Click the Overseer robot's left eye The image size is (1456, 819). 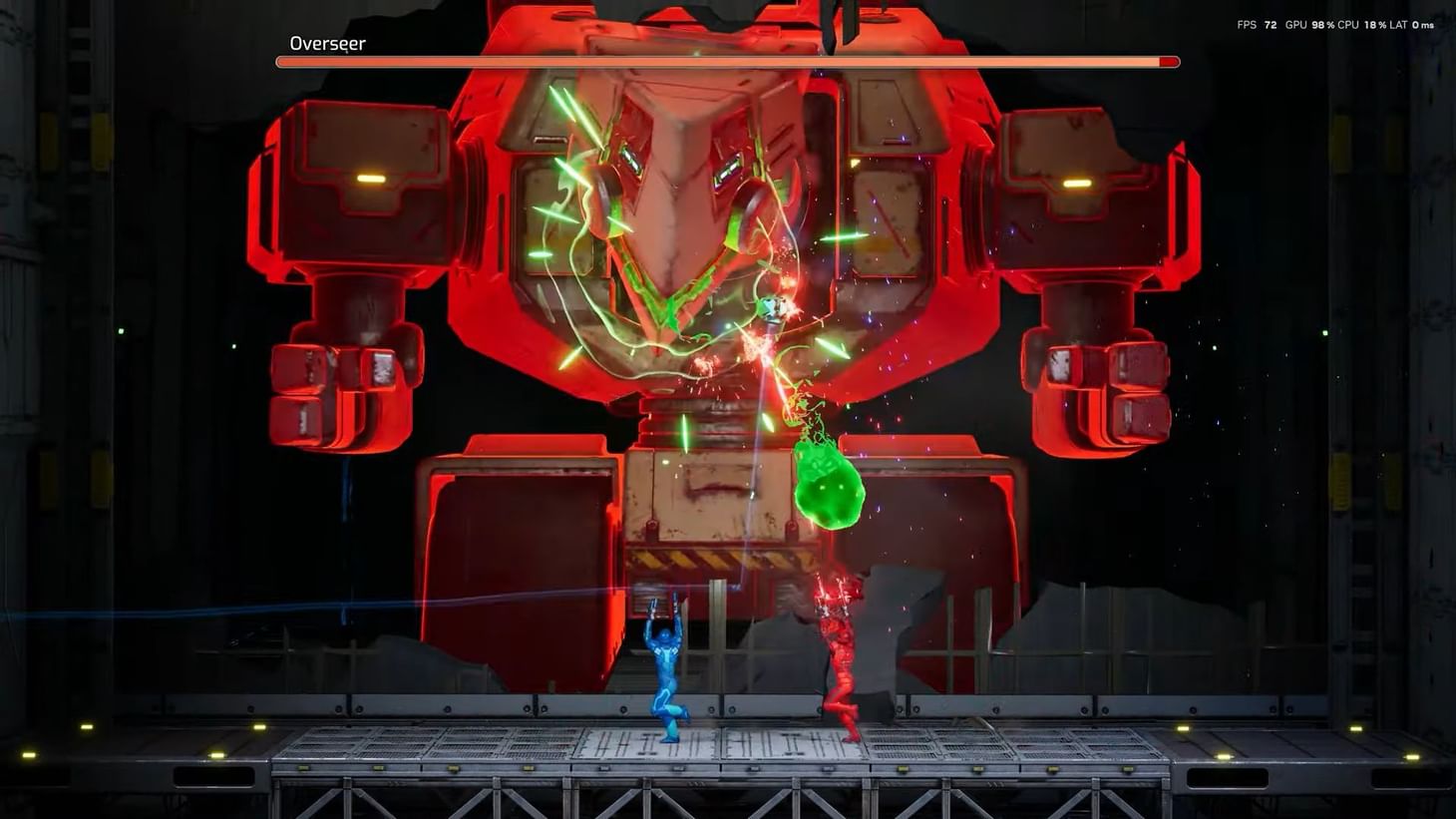[628, 160]
